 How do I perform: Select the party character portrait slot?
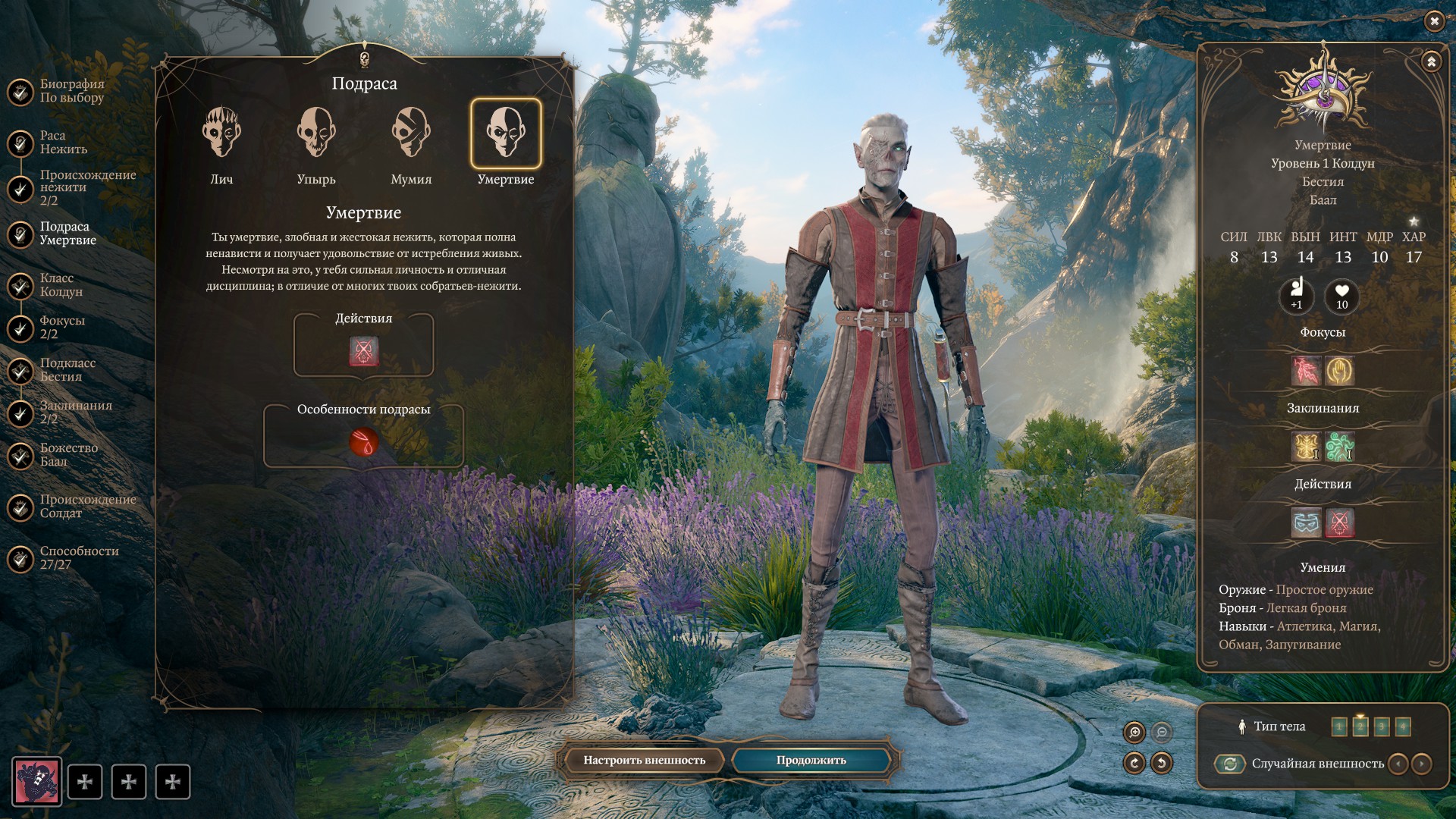pyautogui.click(x=36, y=781)
